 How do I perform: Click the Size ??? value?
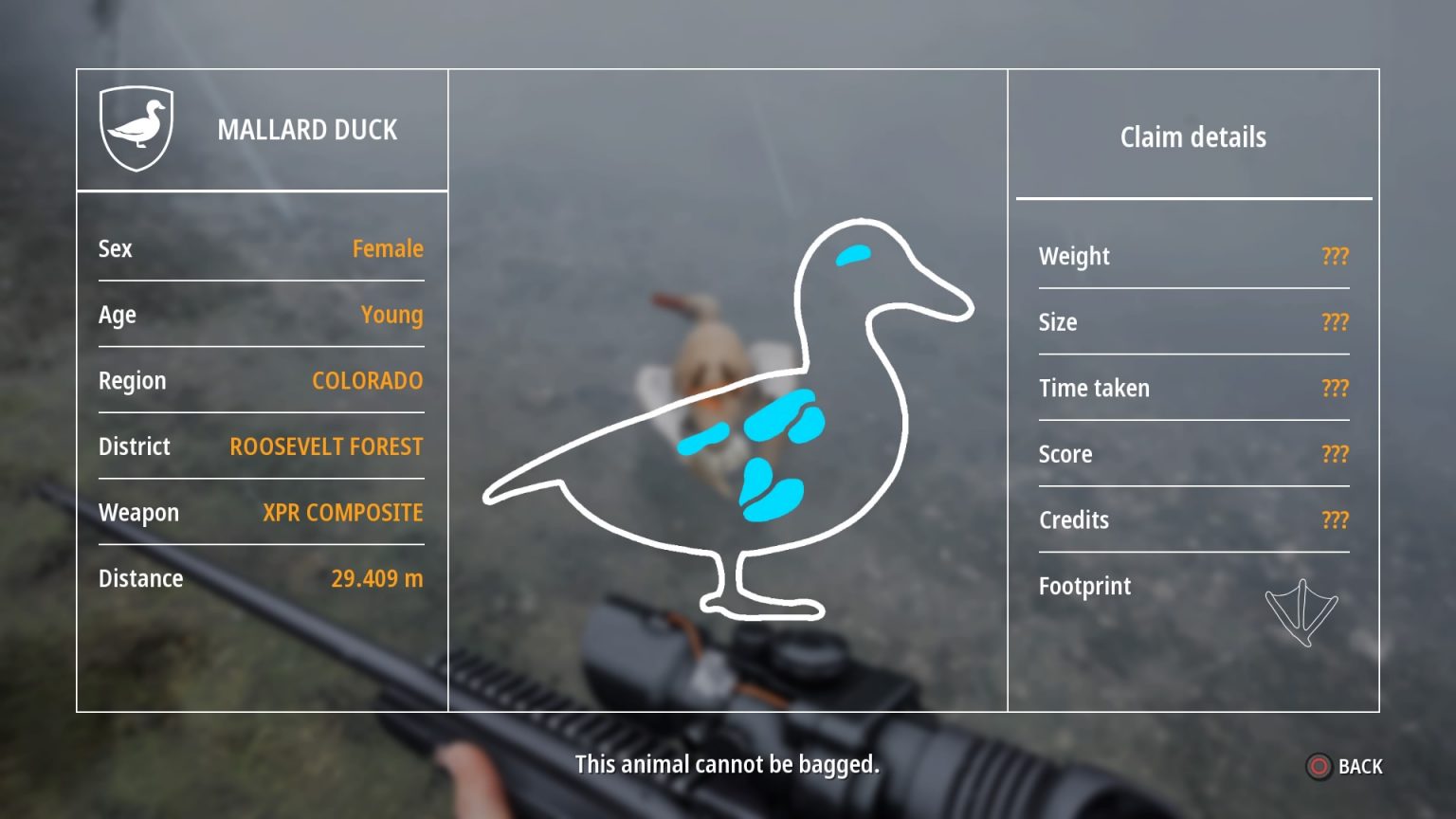(x=1334, y=322)
